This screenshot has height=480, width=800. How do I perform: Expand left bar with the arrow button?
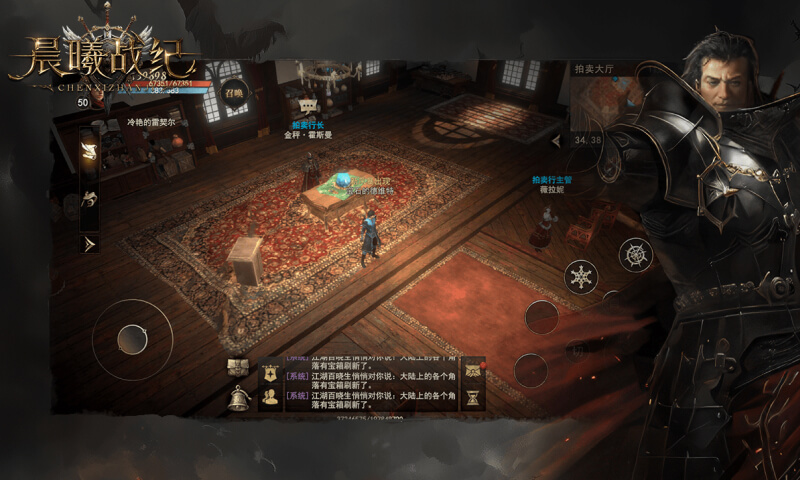point(90,243)
